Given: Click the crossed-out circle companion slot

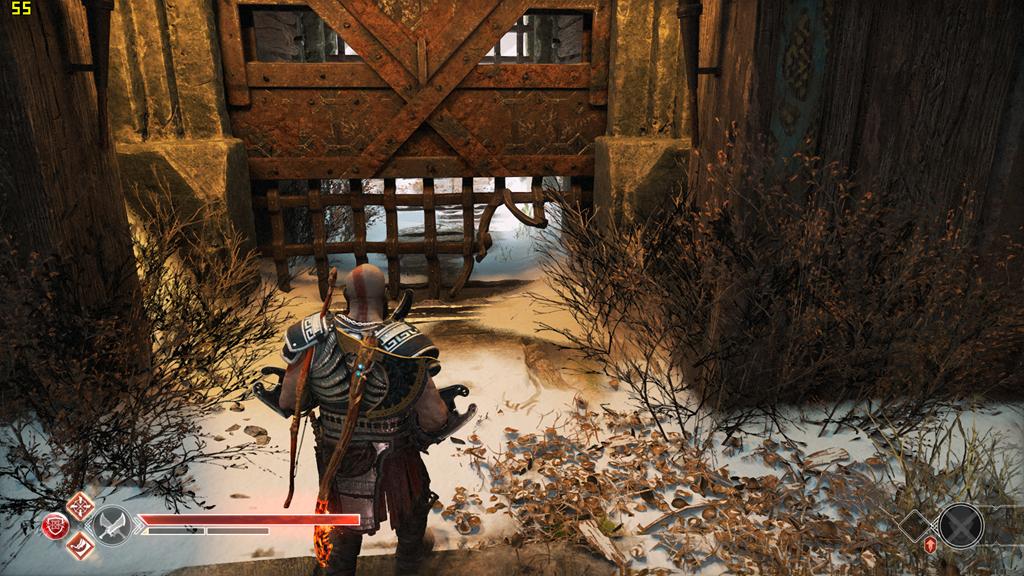Looking at the screenshot, I should point(961,526).
